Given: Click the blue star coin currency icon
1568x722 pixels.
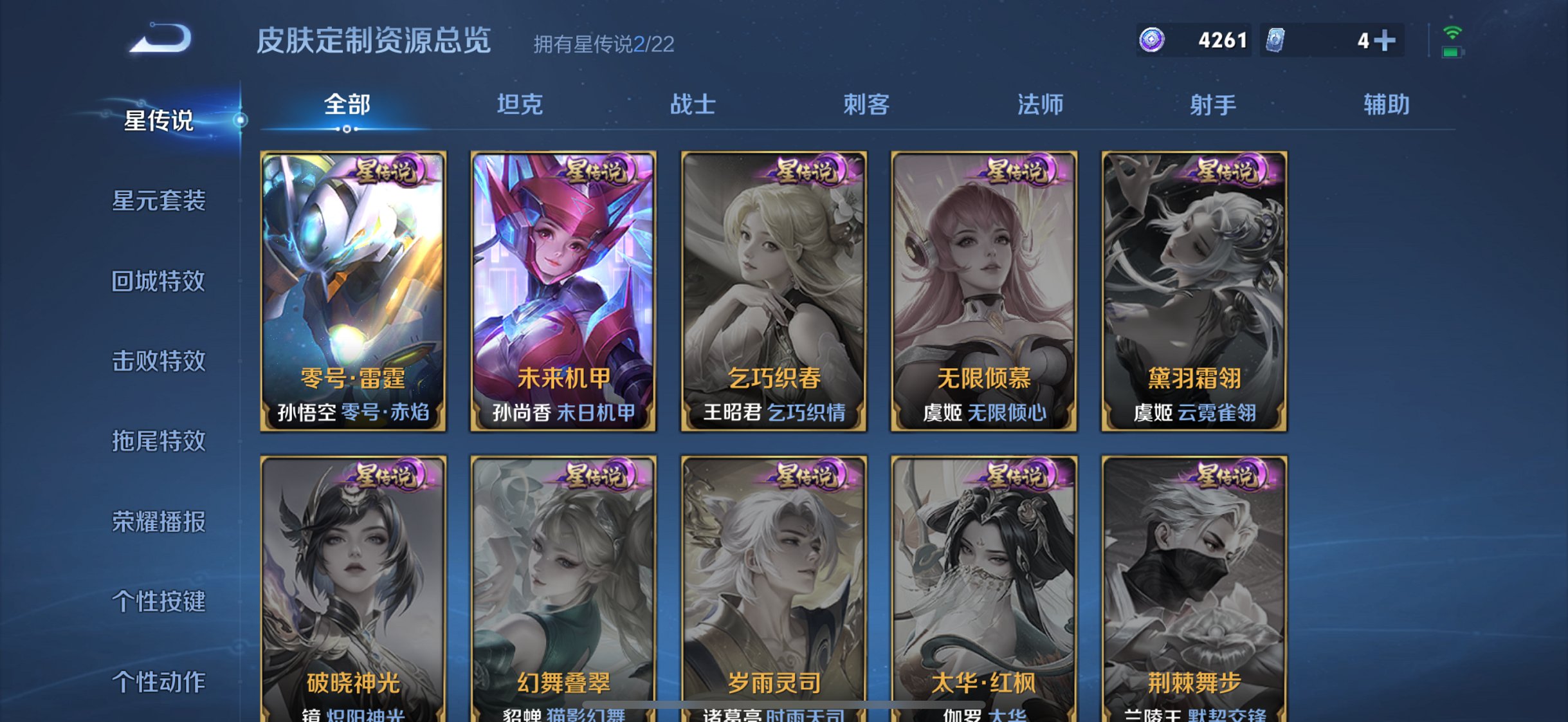Looking at the screenshot, I should (x=1152, y=40).
